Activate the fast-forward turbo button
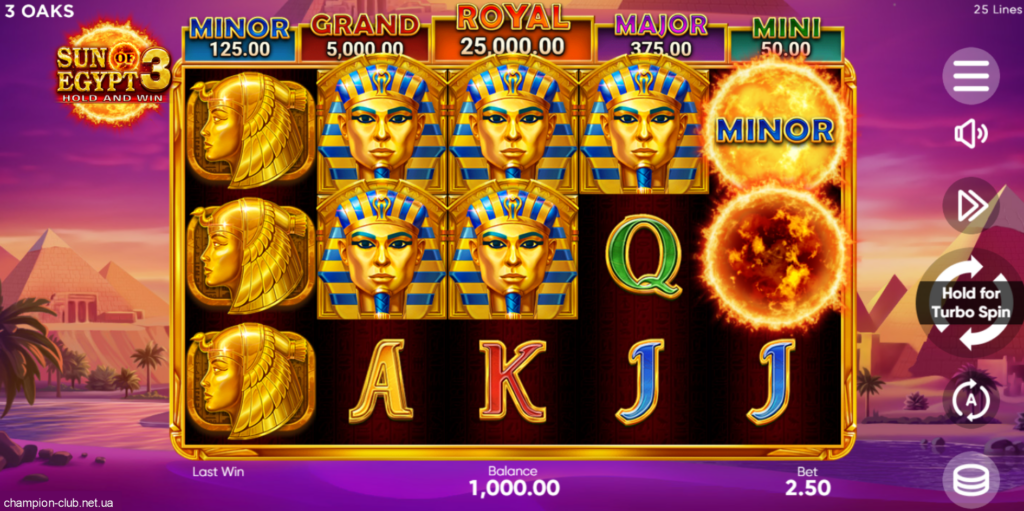1024x511 pixels. point(970,205)
